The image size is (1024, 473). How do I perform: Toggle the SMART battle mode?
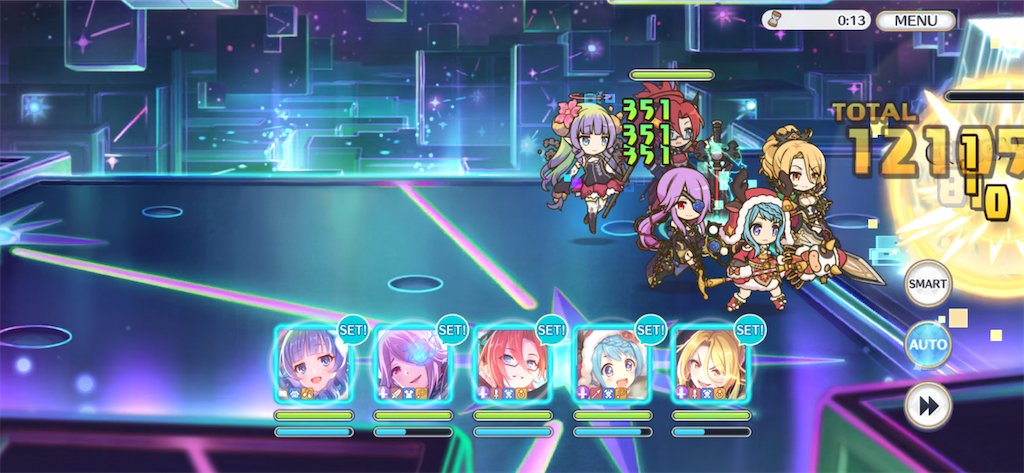point(927,285)
